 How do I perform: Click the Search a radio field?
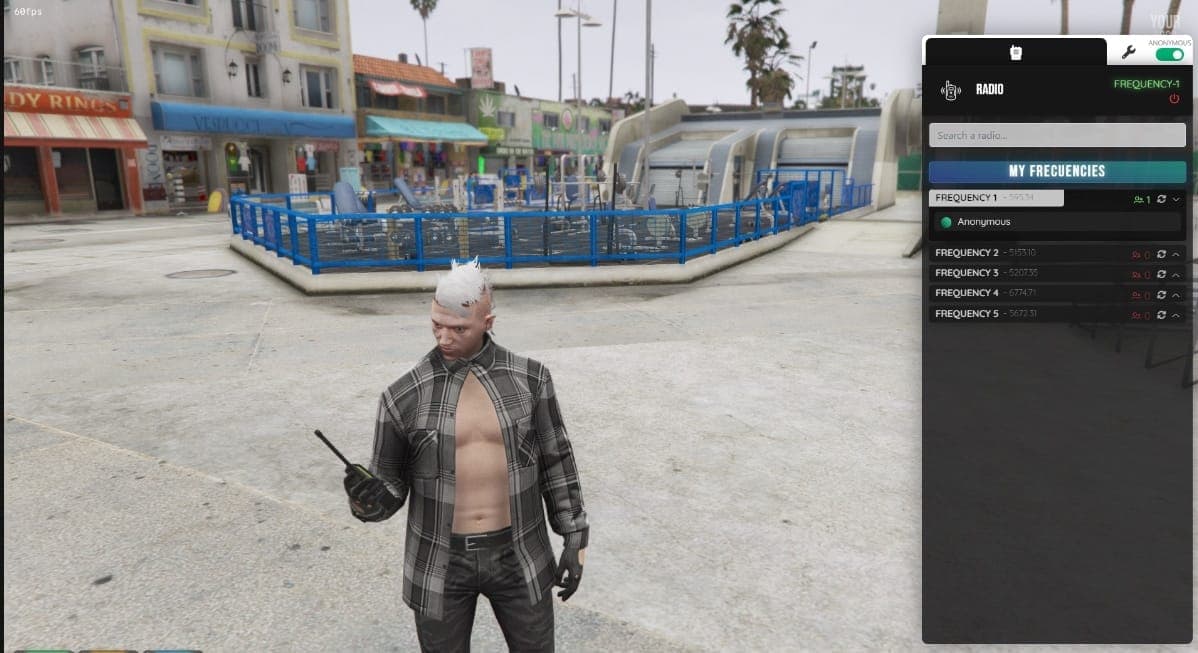pyautogui.click(x=1057, y=135)
